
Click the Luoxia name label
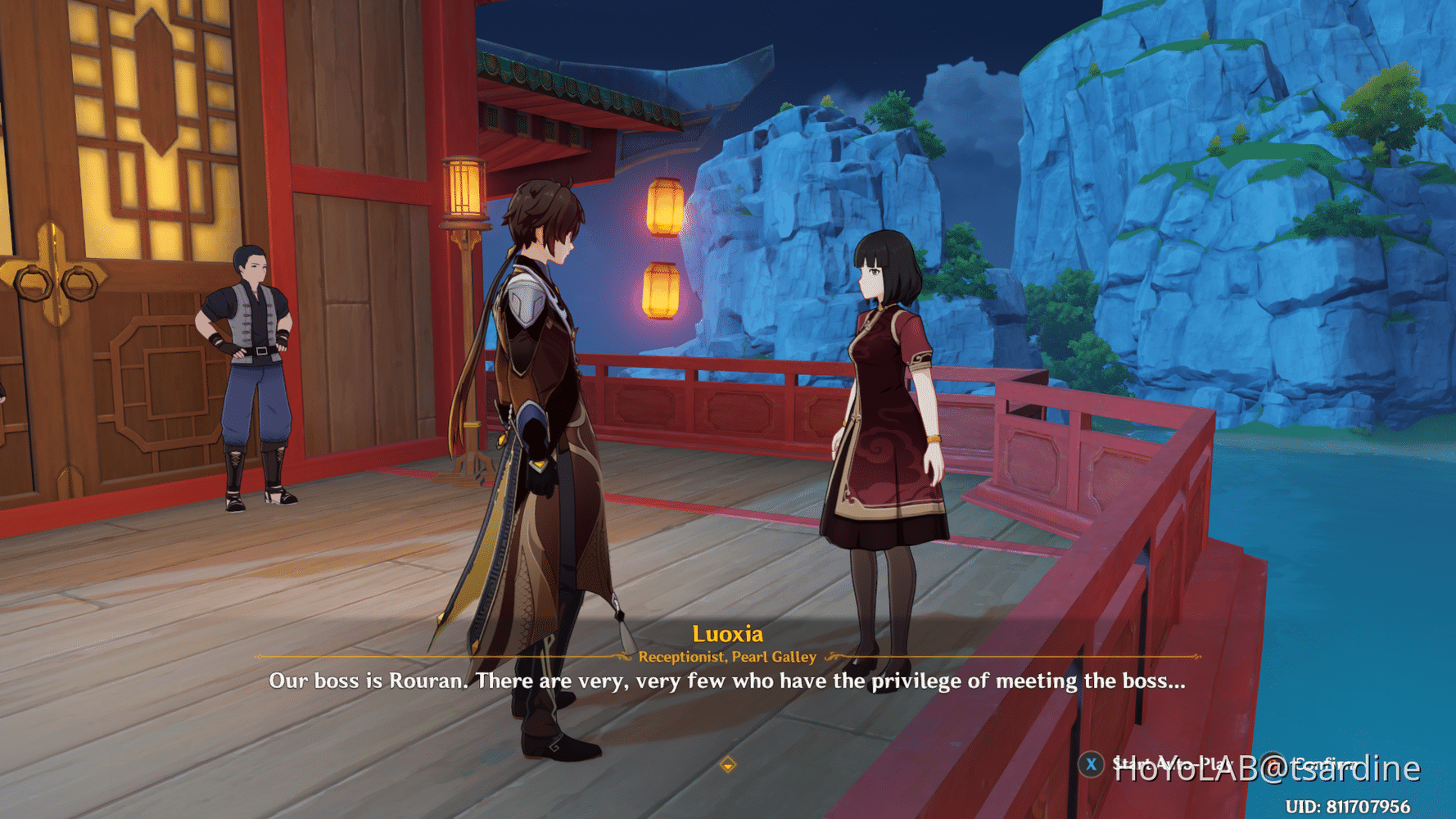(727, 633)
